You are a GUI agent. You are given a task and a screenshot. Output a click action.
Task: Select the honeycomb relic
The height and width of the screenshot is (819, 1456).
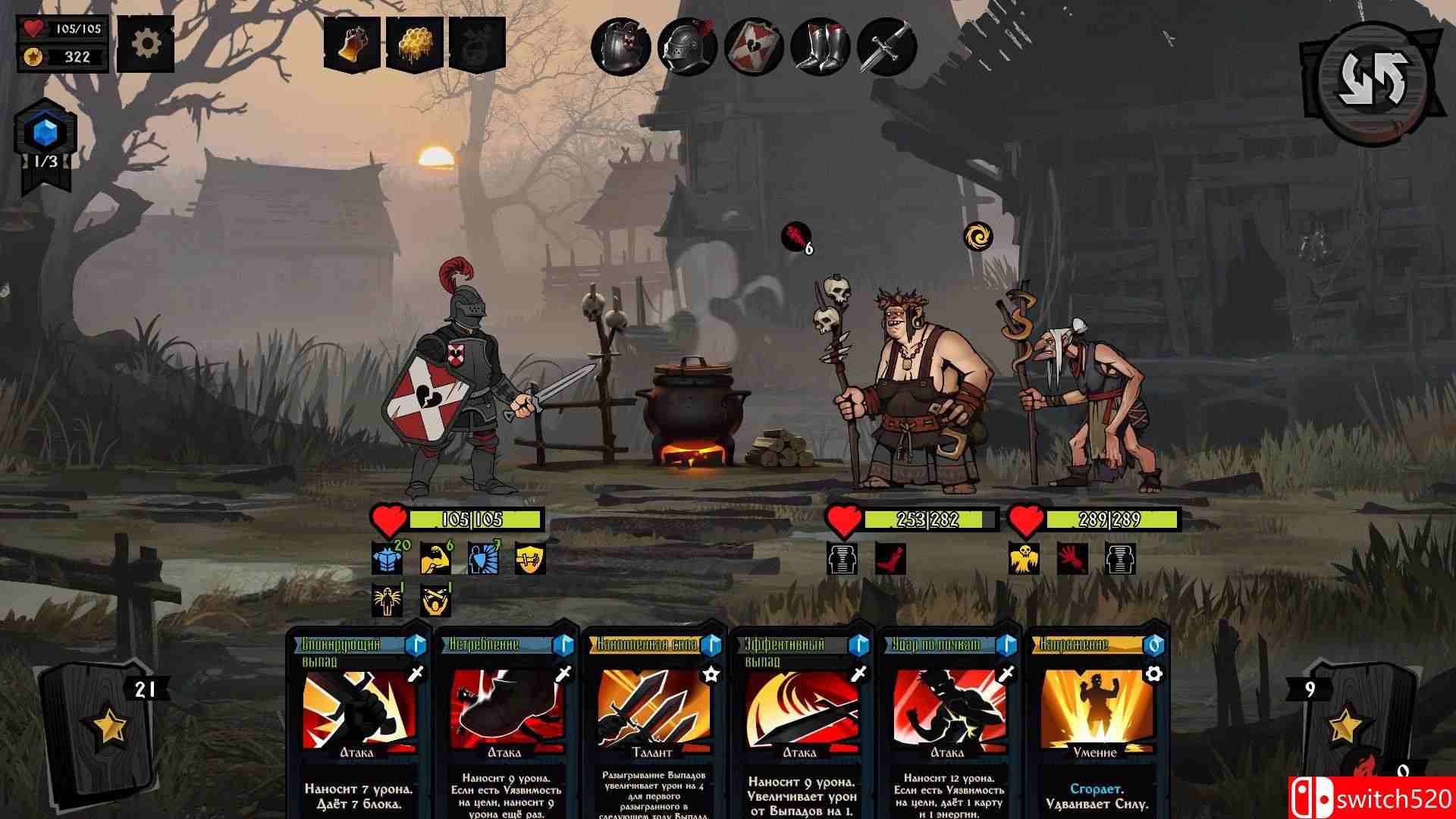[x=415, y=44]
